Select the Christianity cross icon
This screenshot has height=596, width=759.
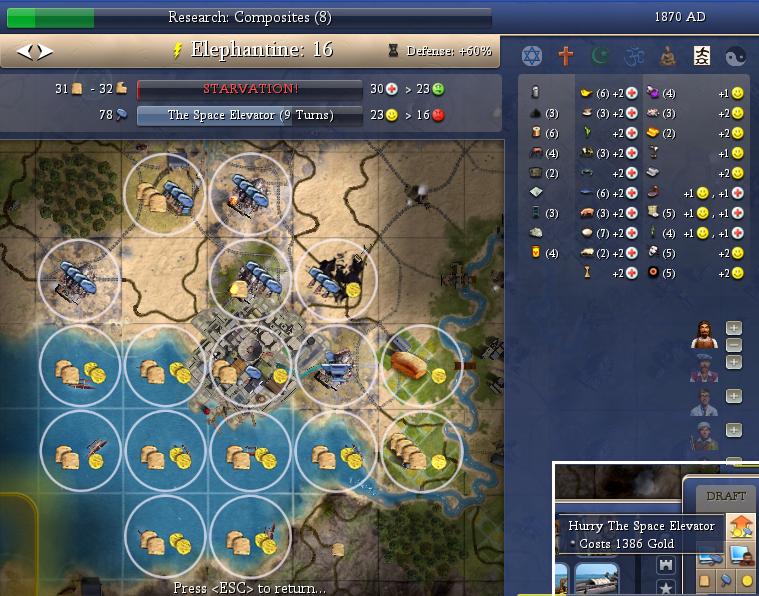565,55
